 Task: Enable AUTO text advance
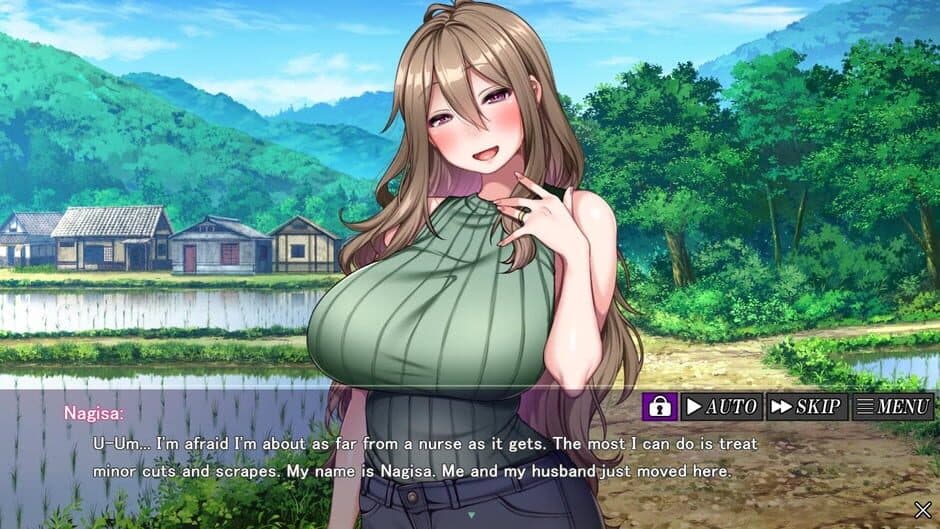(x=721, y=406)
